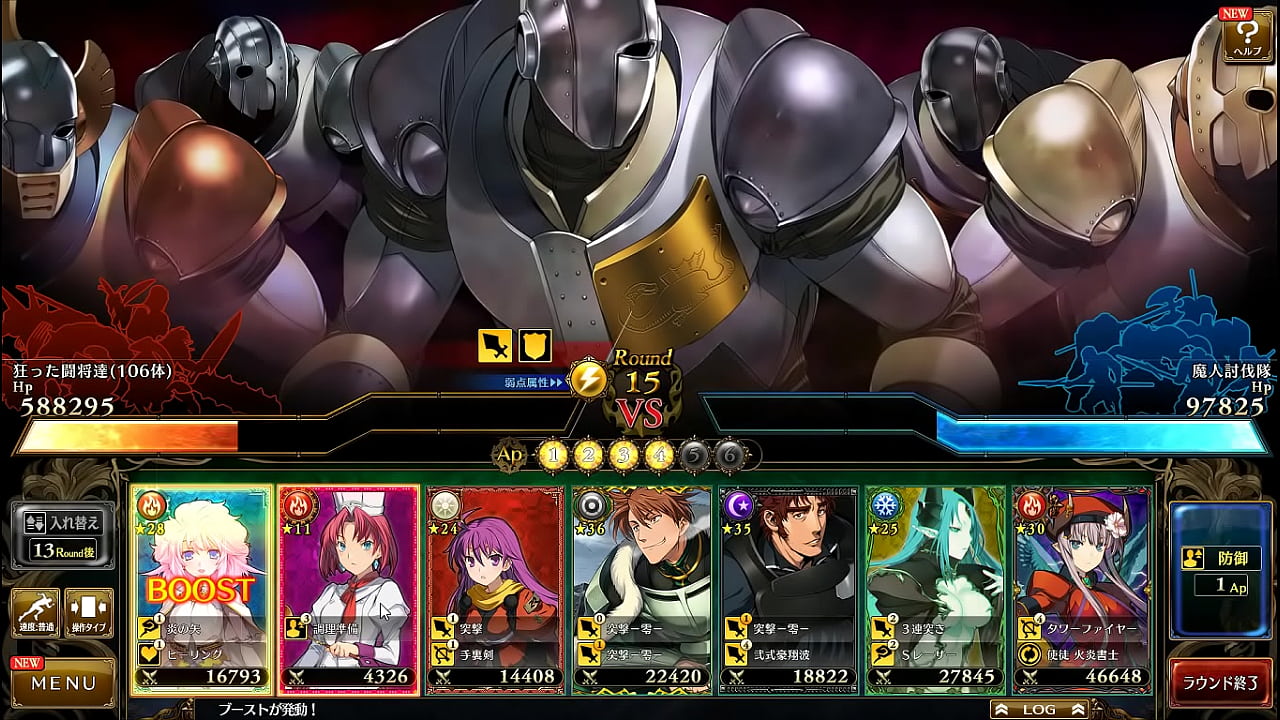Open the Help (ヘルプ) button
The image size is (1280, 720).
[x=1245, y=35]
